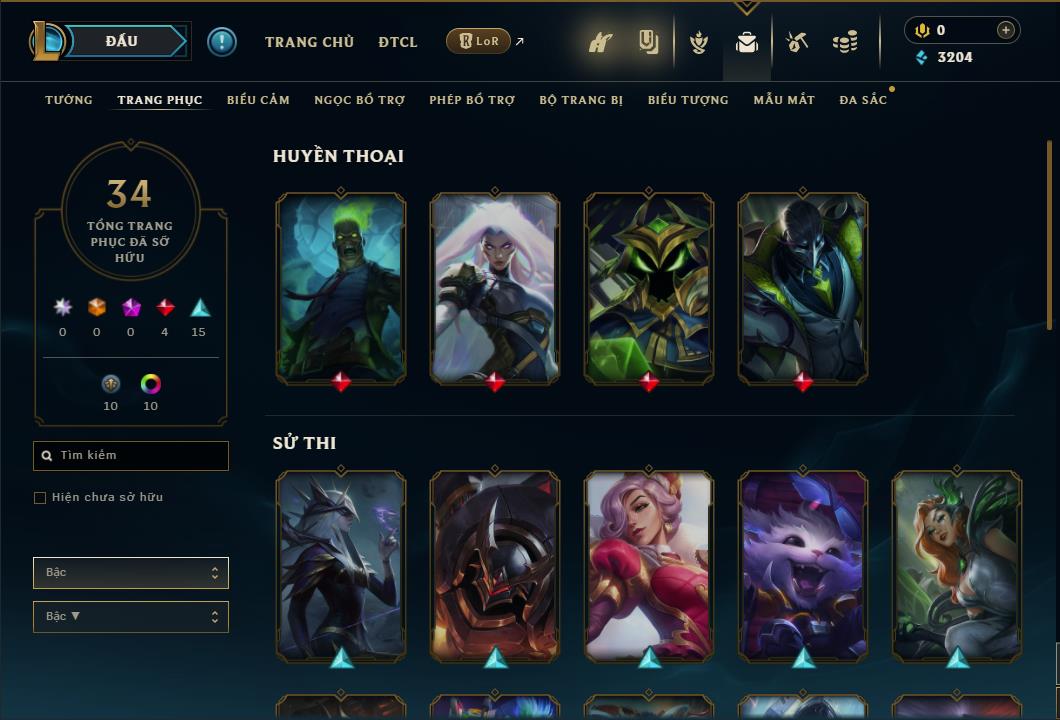Switch to PHÉP BỔ TRỢ tab
Image resolution: width=1060 pixels, height=720 pixels.
coord(472,100)
